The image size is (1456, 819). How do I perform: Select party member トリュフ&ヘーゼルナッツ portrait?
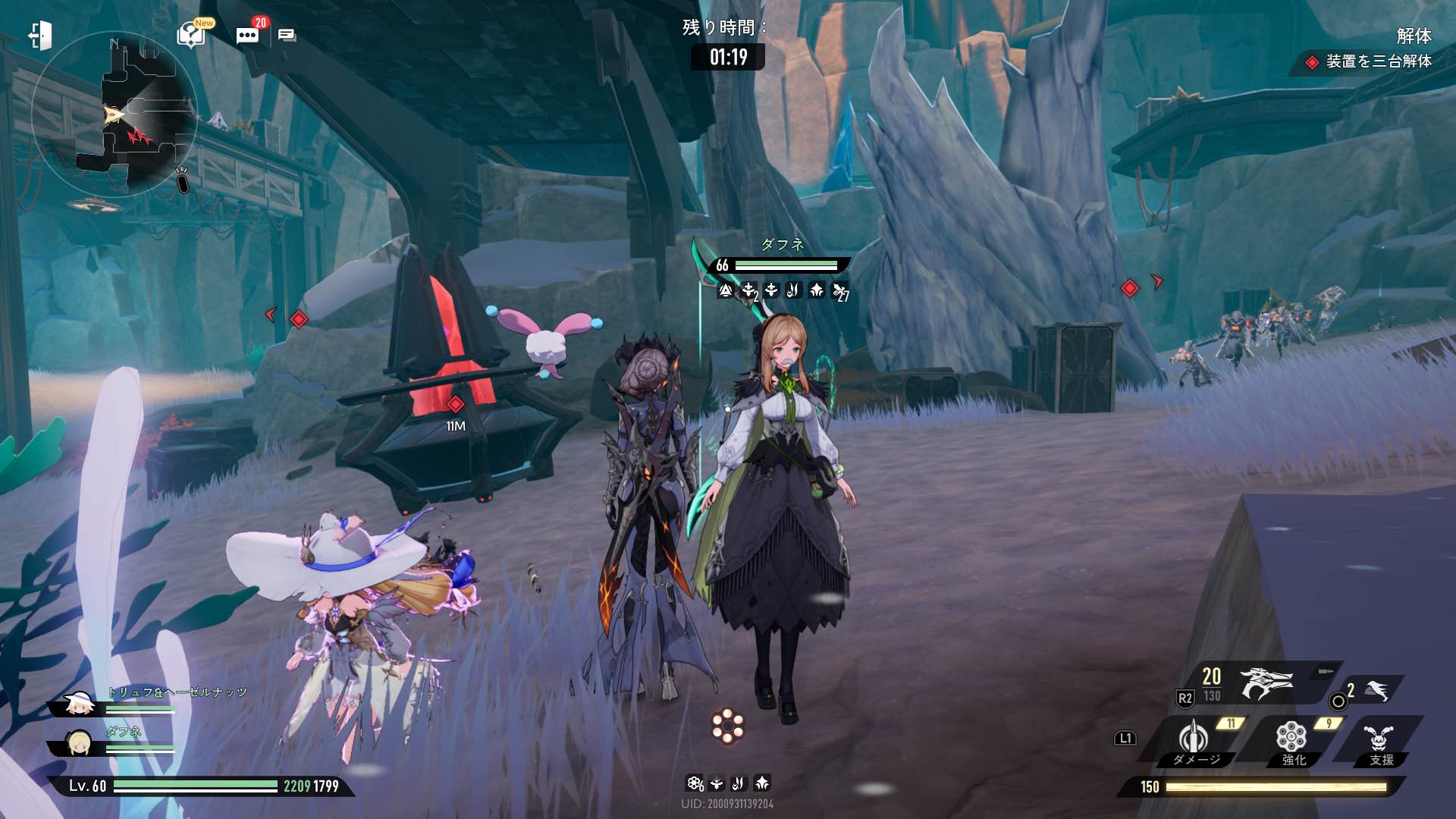pos(78,704)
